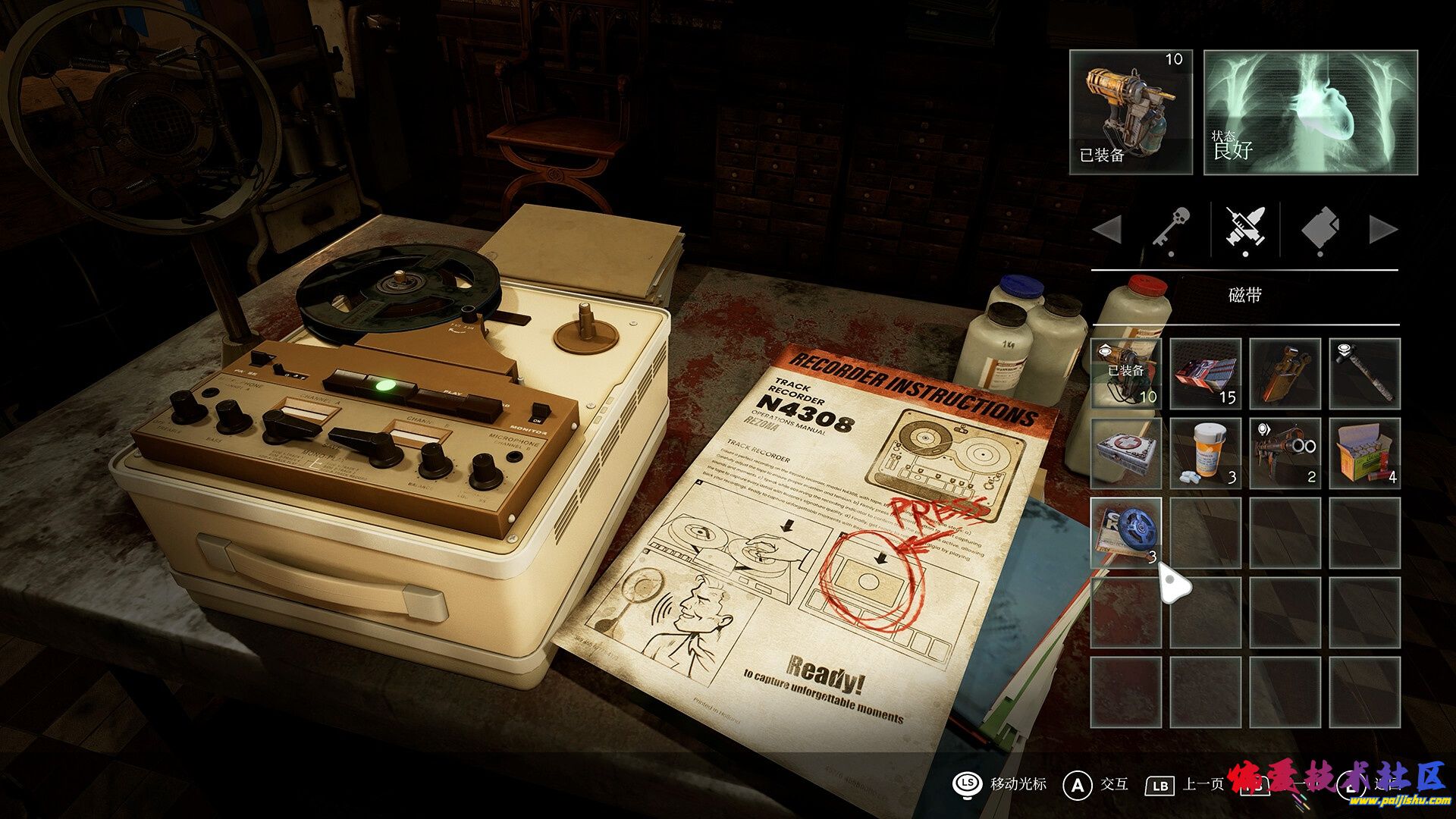Switch to the syringe and bullet tab

point(1245,229)
